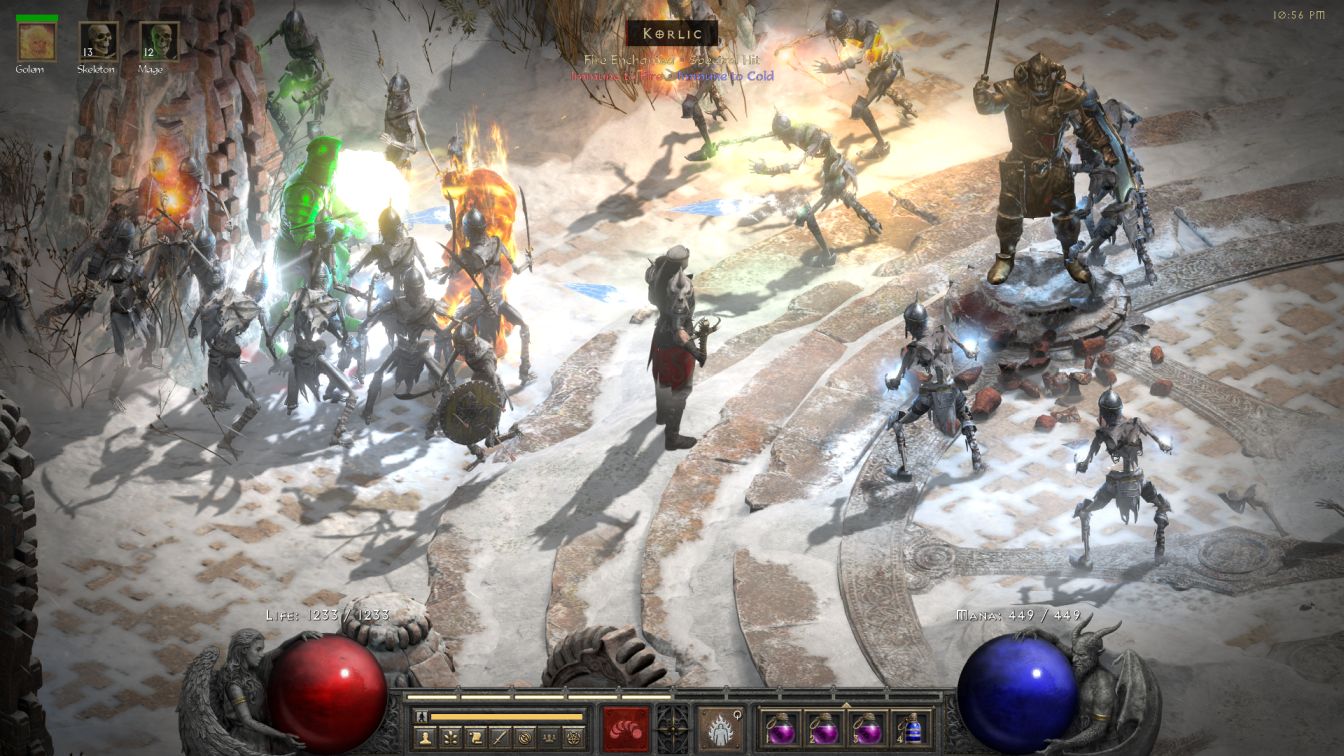Select the Golem minion portrait
The image size is (1344, 756).
tap(36, 41)
